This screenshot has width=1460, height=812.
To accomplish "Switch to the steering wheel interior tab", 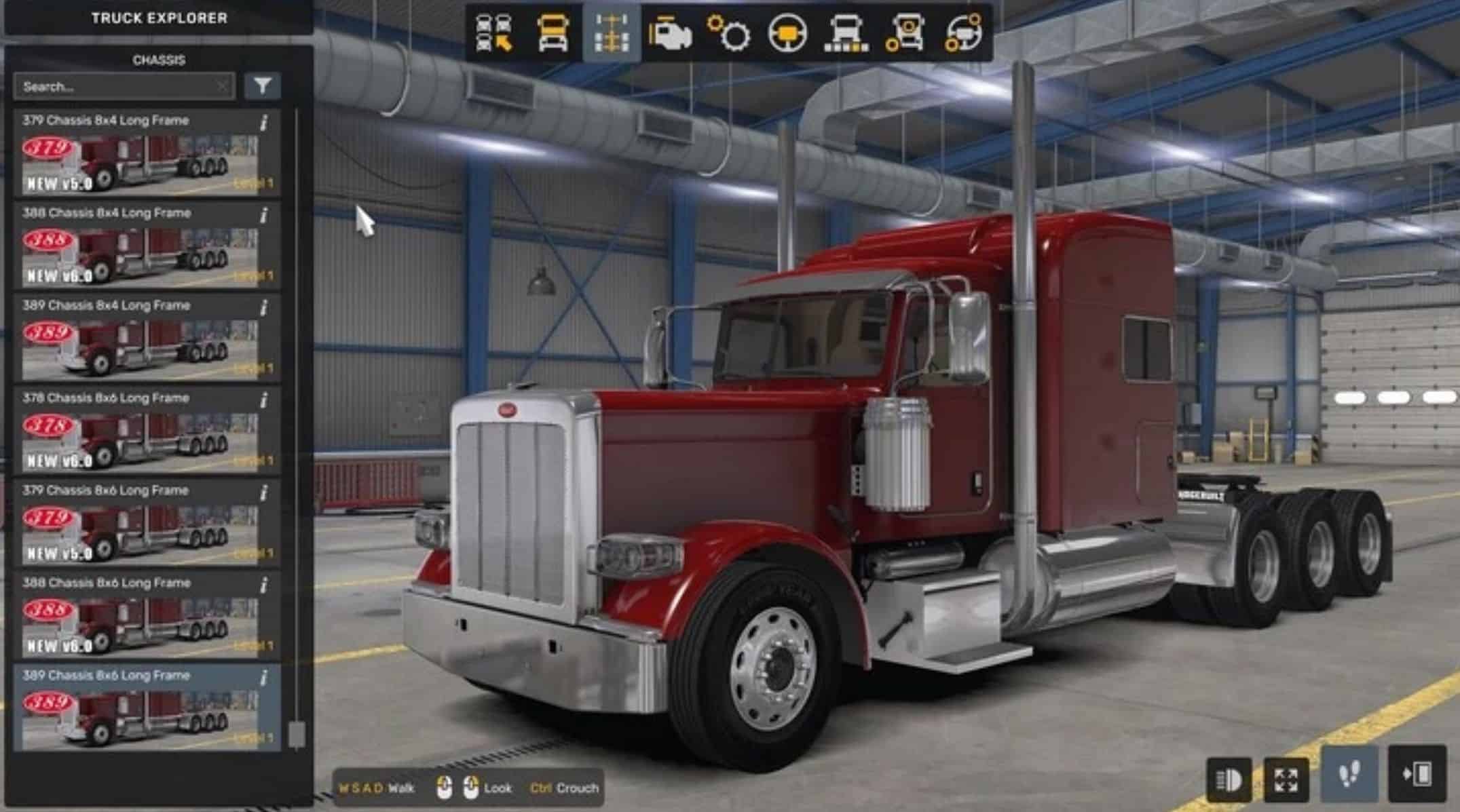I will pos(787,33).
